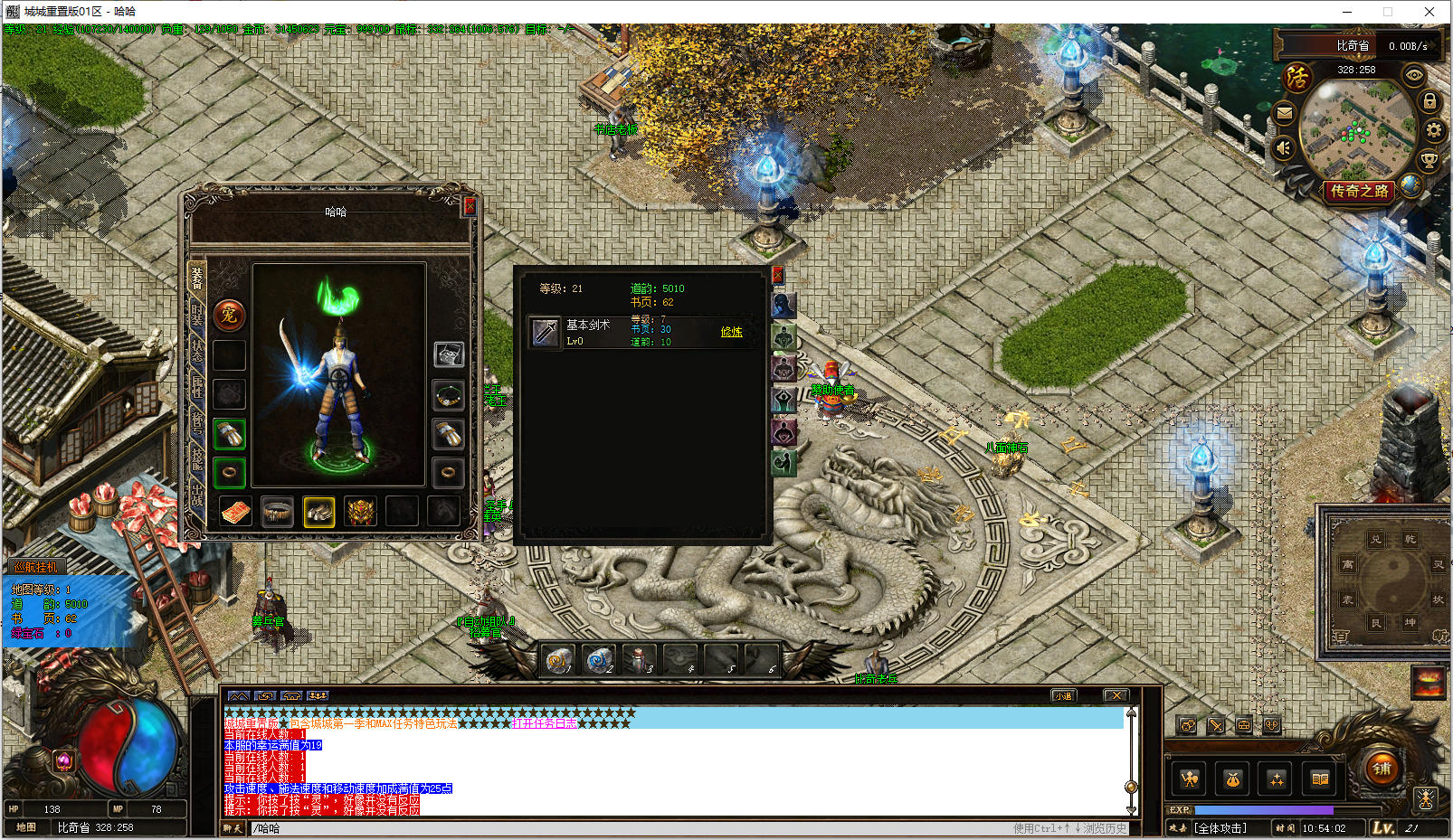Viewport: 1453px width, 840px height.
Task: Select the equipped boots slot
Action: click(318, 512)
